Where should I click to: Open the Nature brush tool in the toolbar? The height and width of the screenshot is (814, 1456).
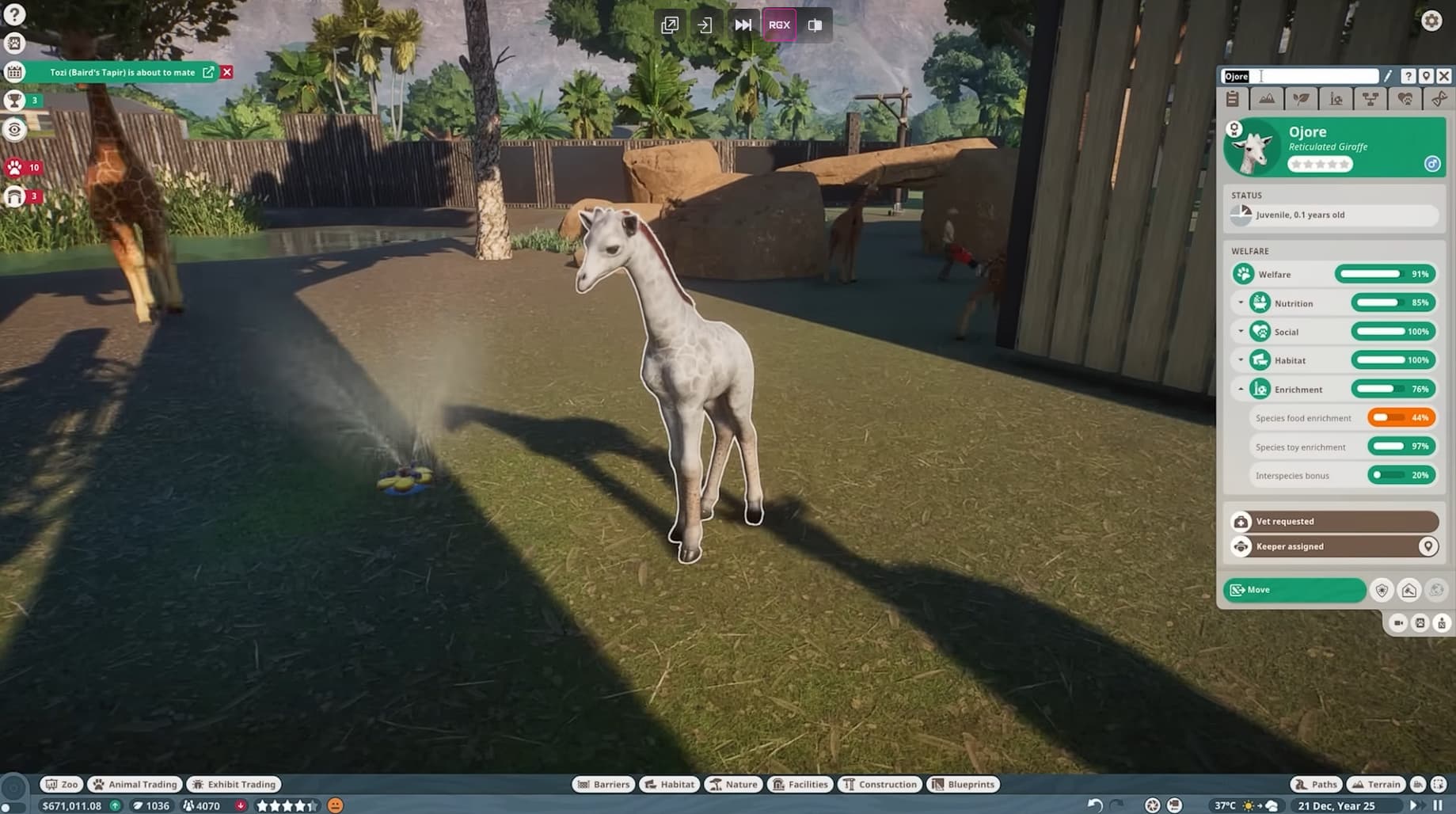click(x=732, y=784)
